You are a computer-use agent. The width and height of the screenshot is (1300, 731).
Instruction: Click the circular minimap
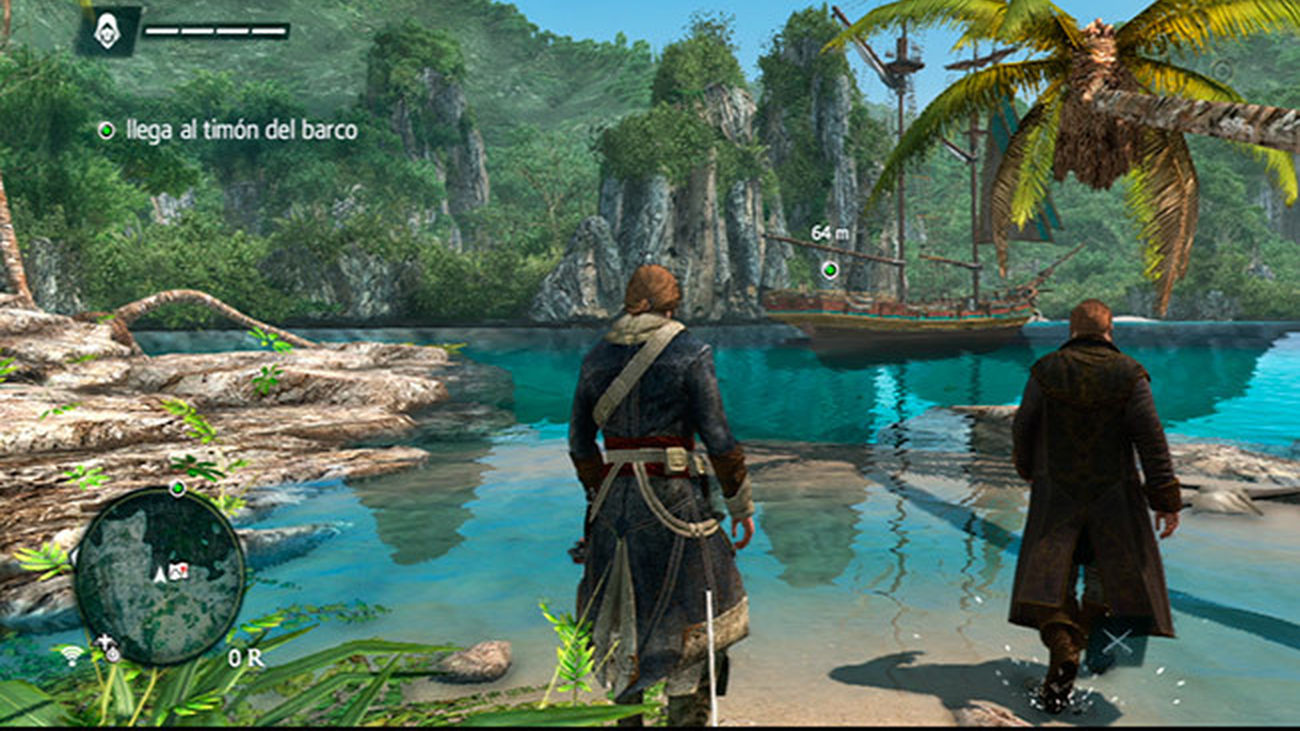point(163,576)
